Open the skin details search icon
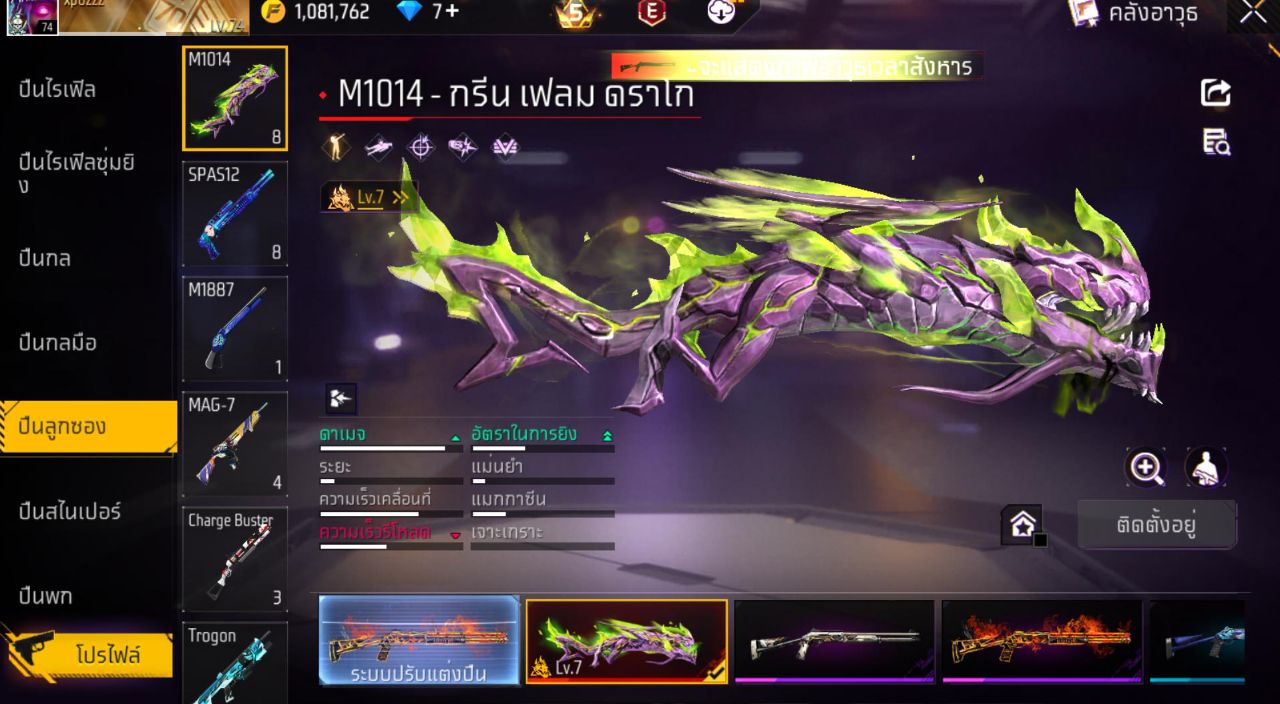 [1216, 142]
